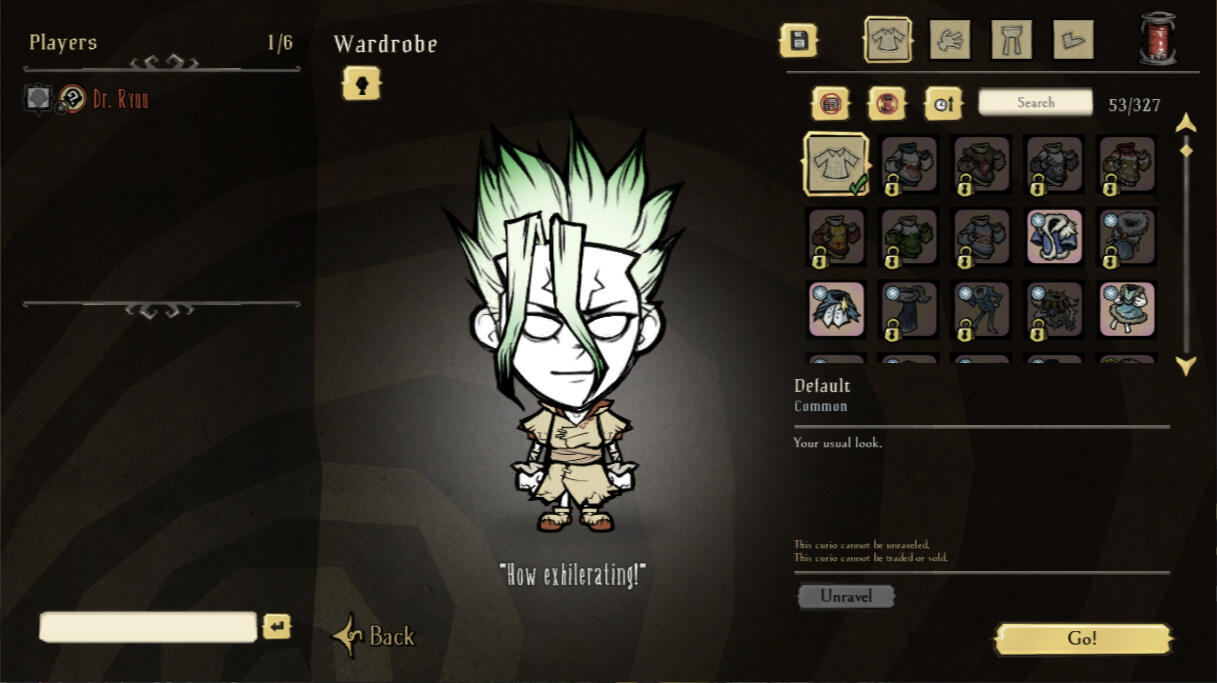Select the Default shirt skin

(x=836, y=164)
